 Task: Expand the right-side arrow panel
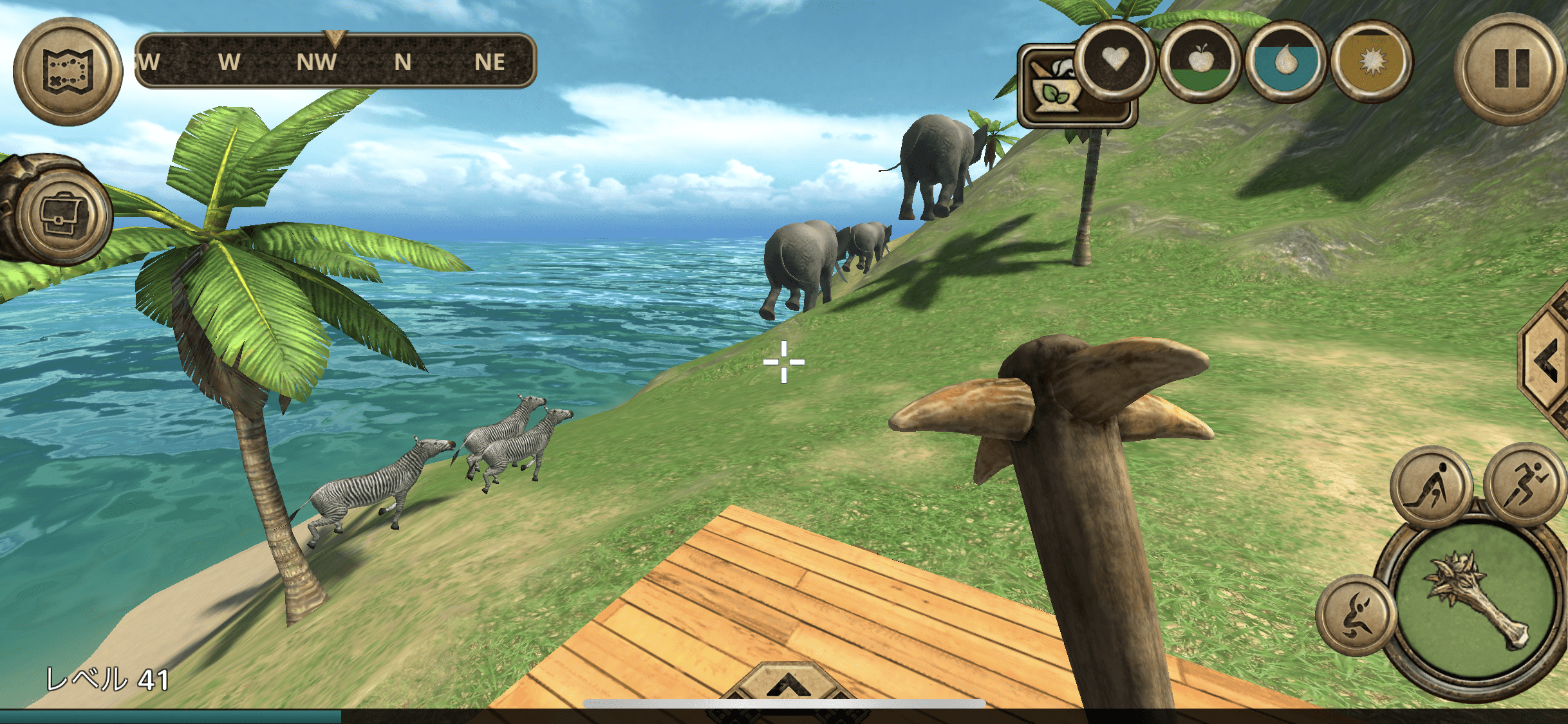(x=1546, y=360)
